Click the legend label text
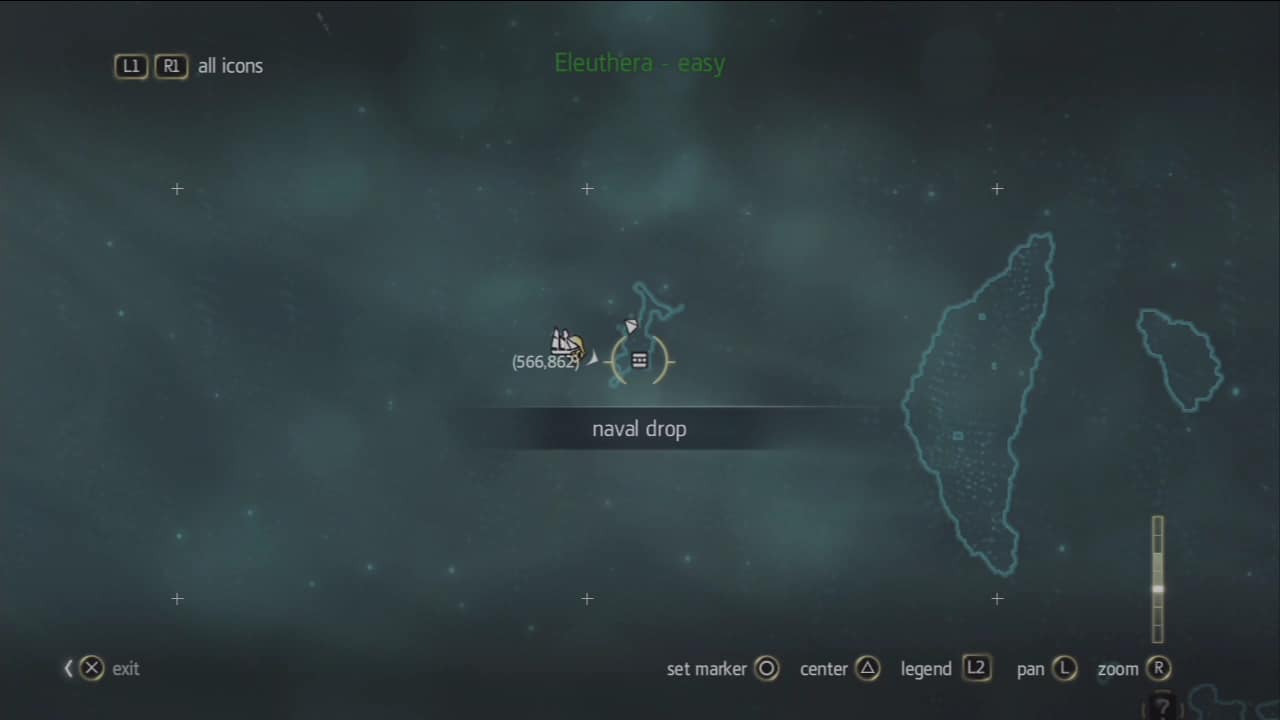The image size is (1280, 720). click(925, 669)
